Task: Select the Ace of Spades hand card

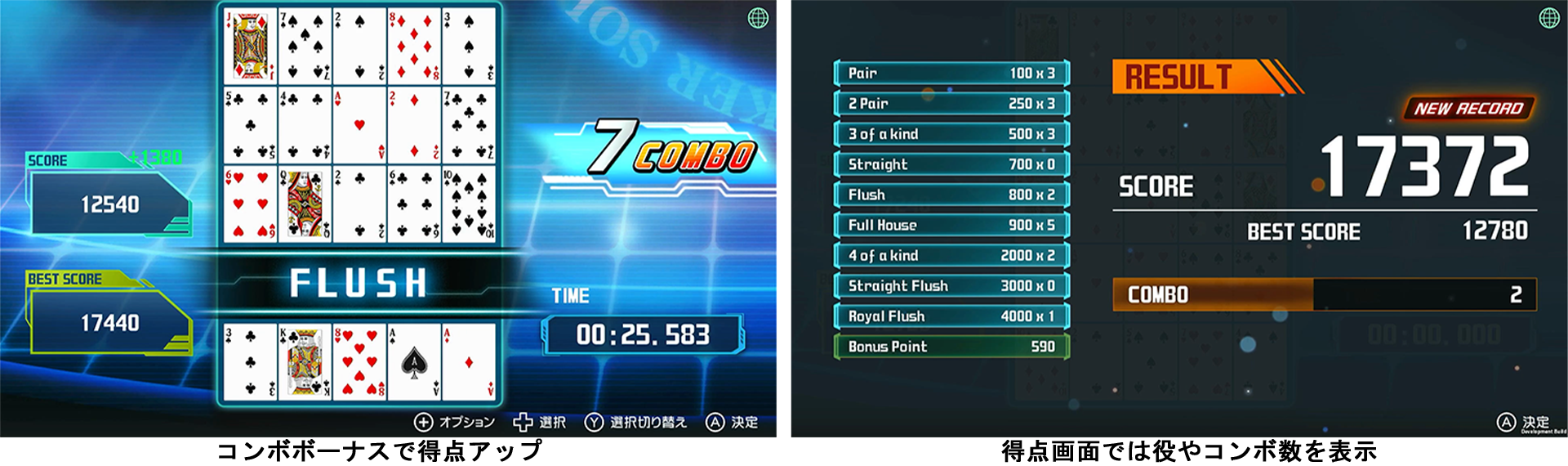Action: [414, 361]
